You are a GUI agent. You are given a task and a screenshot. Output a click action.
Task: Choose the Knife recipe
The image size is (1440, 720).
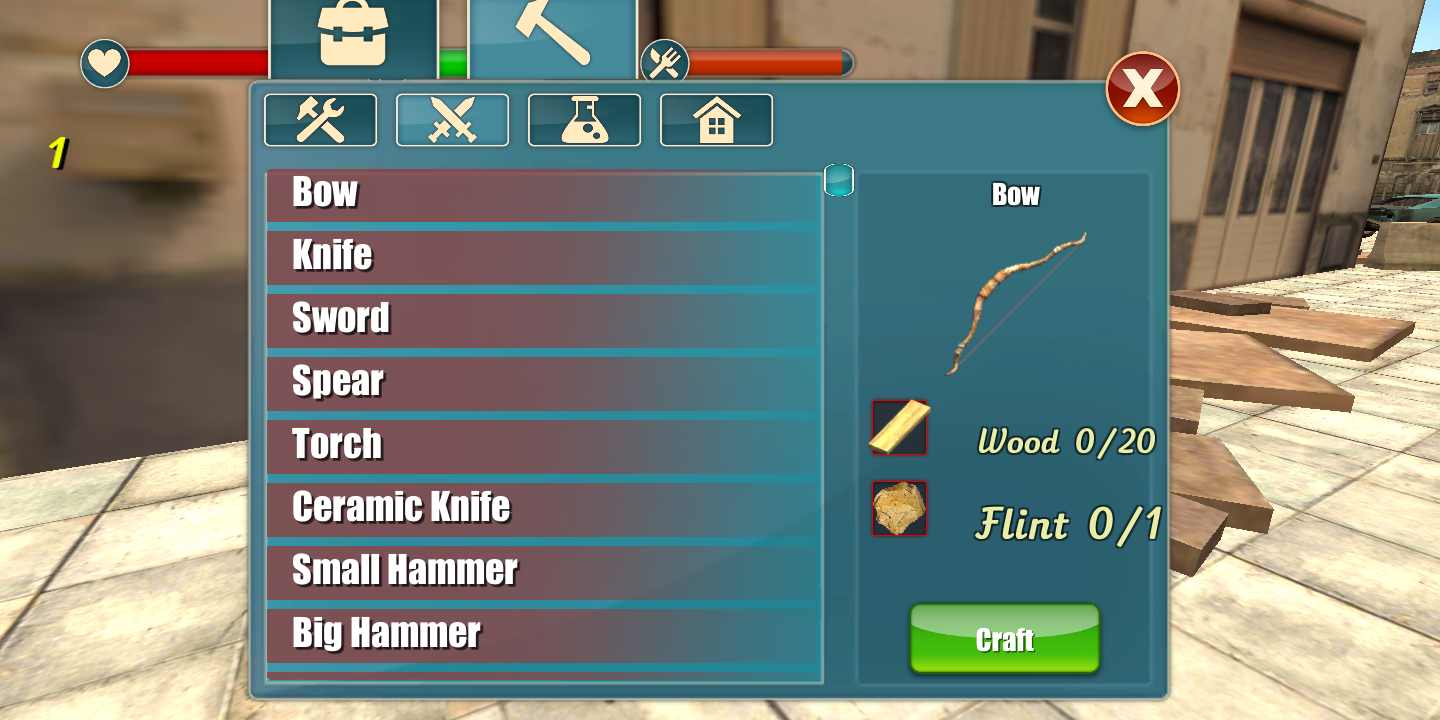click(544, 257)
